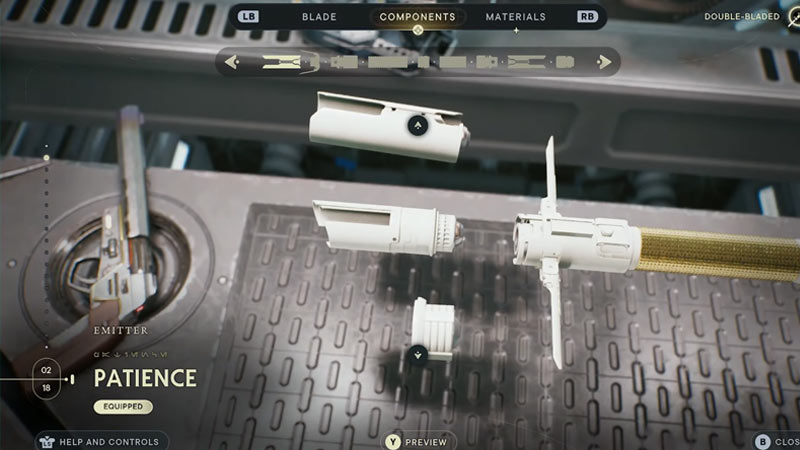Preview the lightsaber

[x=420, y=441]
